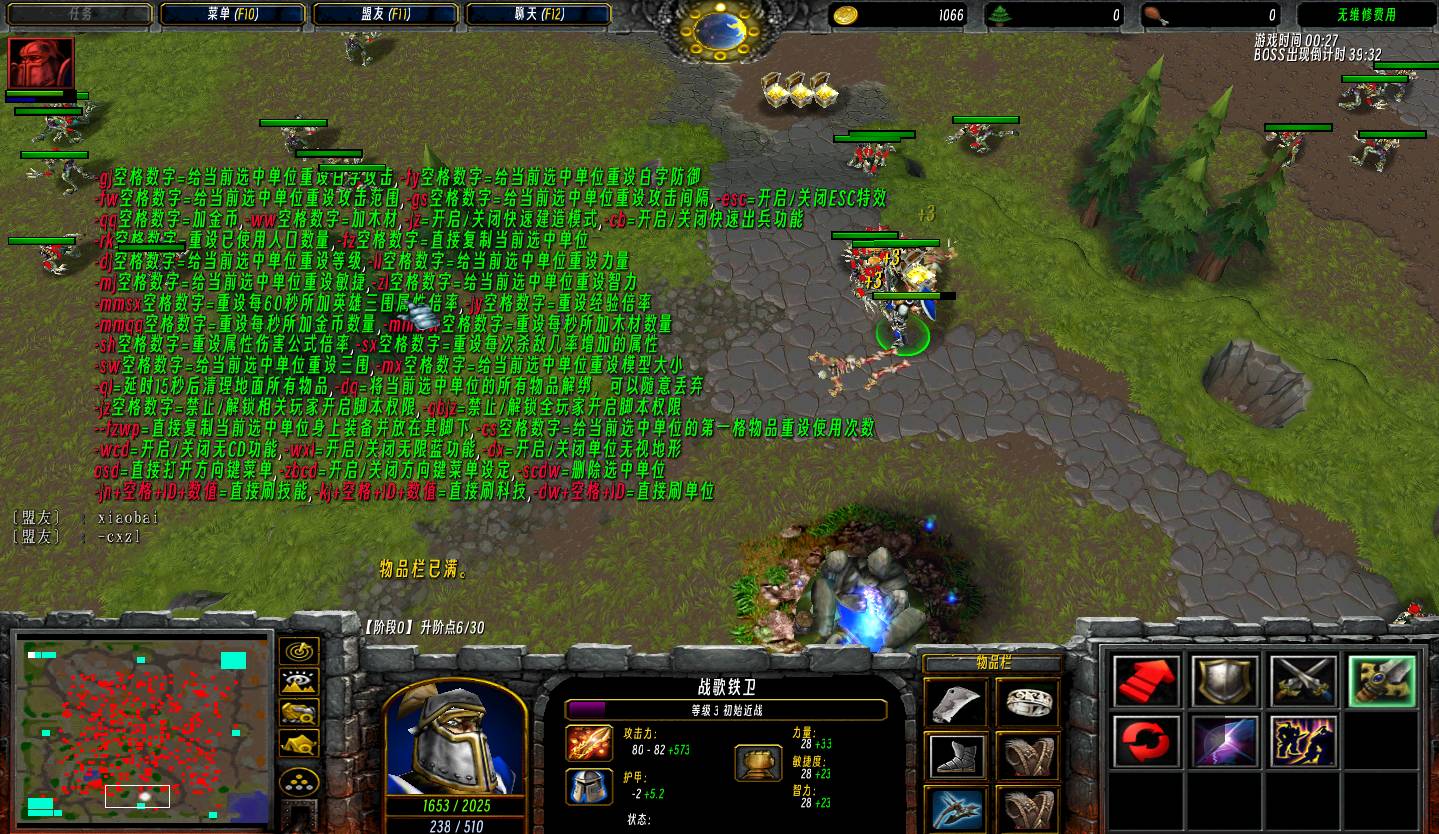Activate the red arrow move command
This screenshot has height=834, width=1439.
pos(1146,681)
